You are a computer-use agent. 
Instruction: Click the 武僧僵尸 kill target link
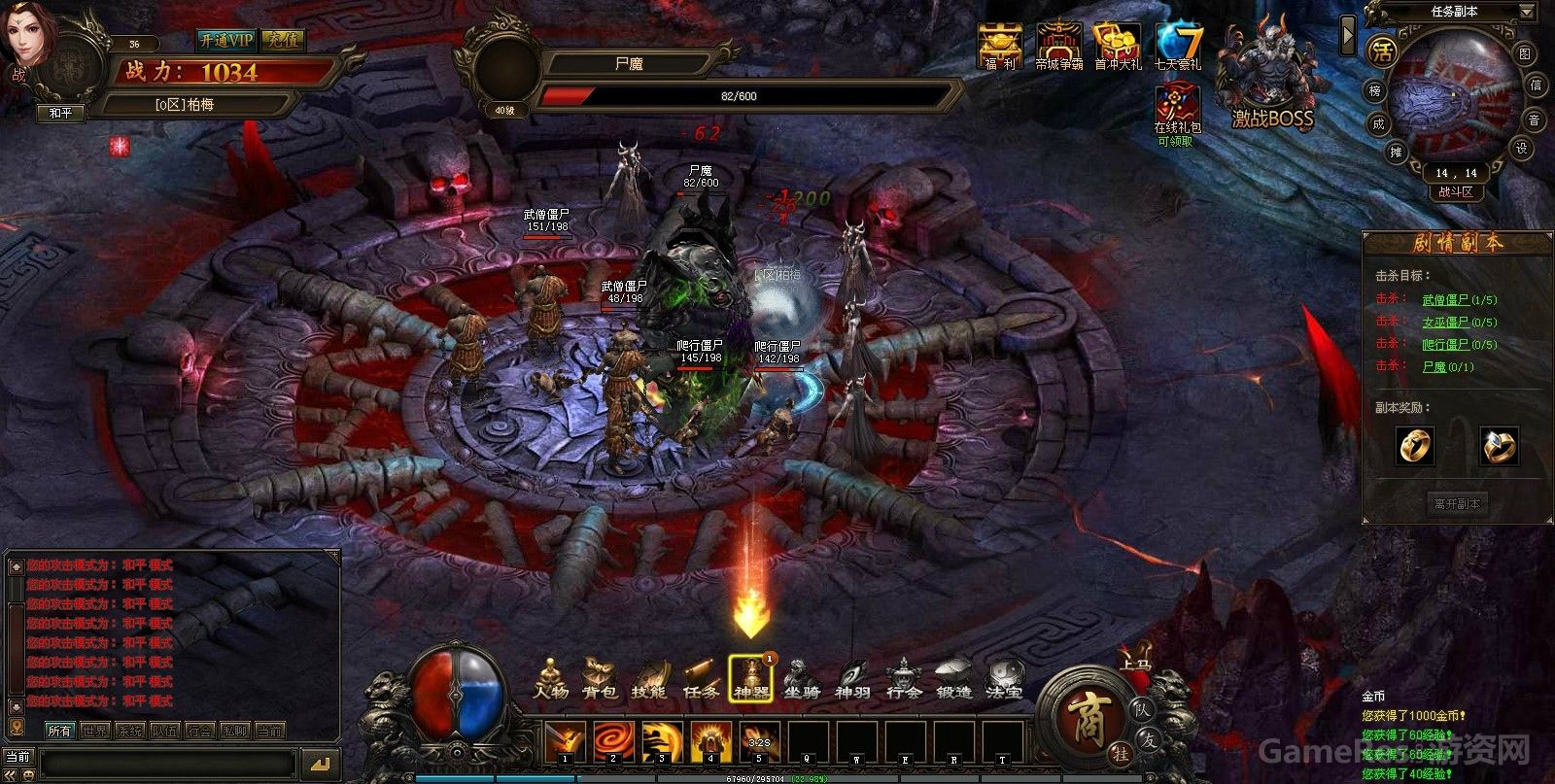pyautogui.click(x=1445, y=300)
